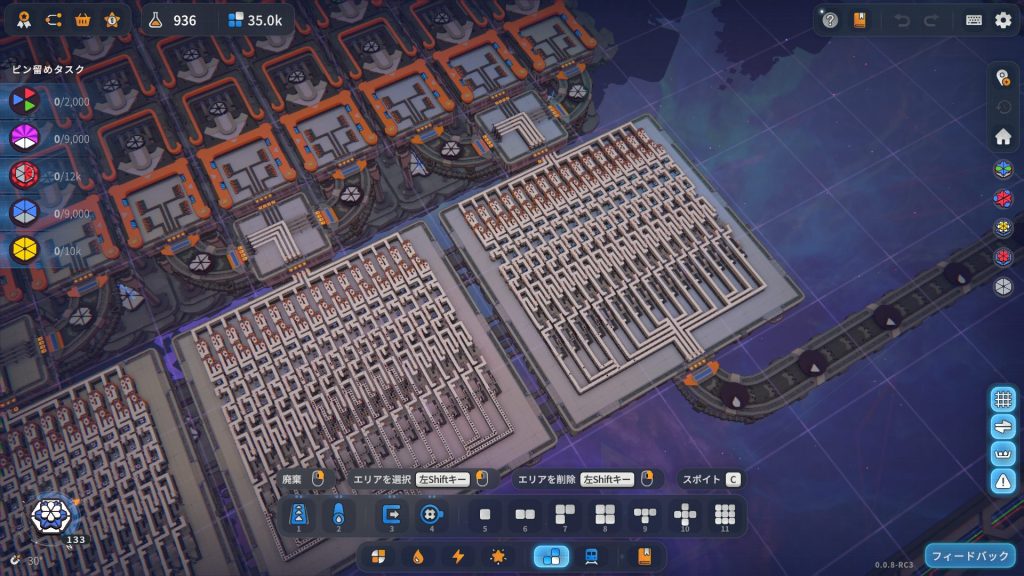Jump home with the house icon
This screenshot has width=1024, height=576.
[x=1003, y=137]
